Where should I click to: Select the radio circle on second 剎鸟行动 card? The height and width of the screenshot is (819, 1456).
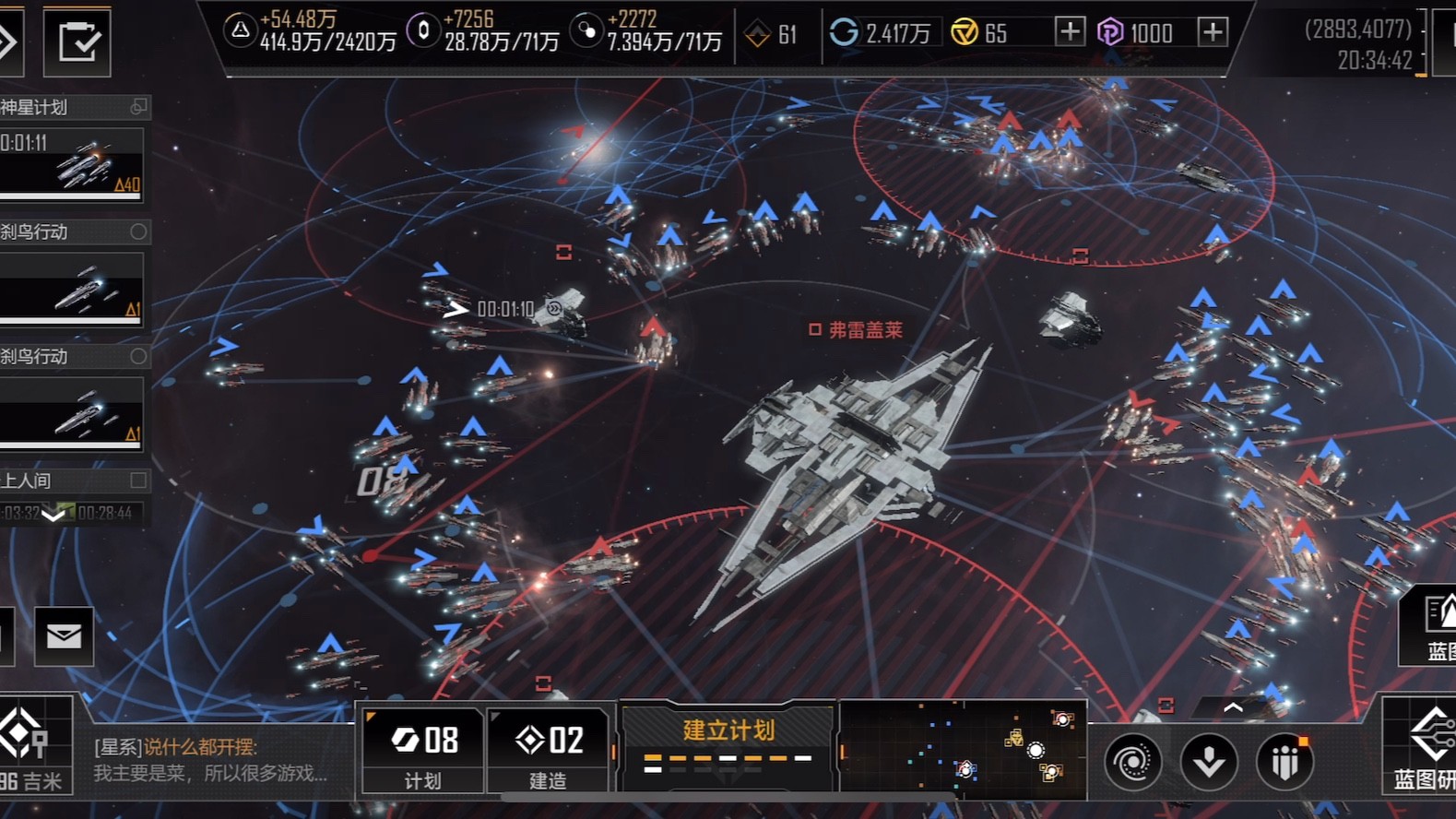pos(140,356)
